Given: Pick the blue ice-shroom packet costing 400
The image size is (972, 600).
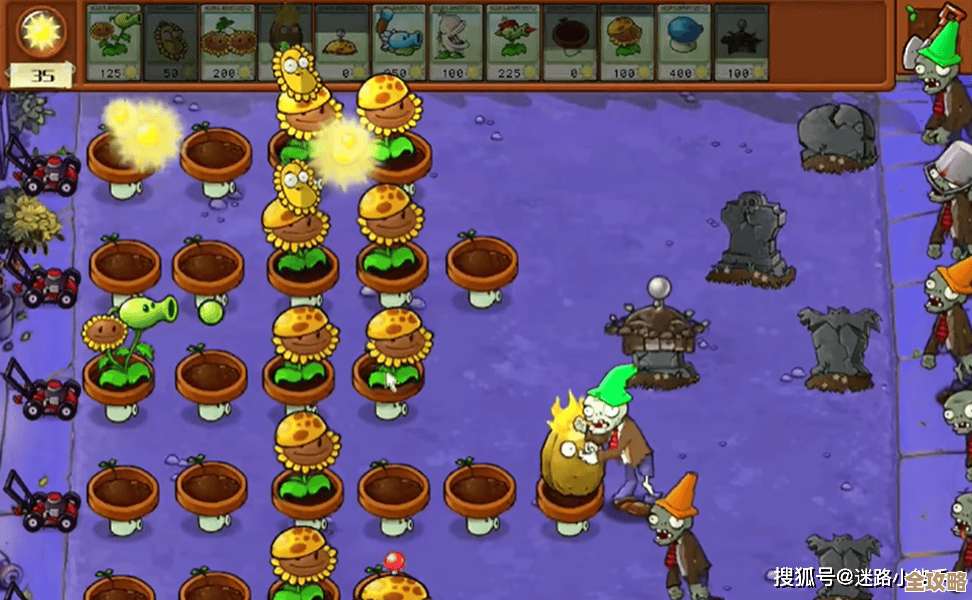Looking at the screenshot, I should point(684,42).
